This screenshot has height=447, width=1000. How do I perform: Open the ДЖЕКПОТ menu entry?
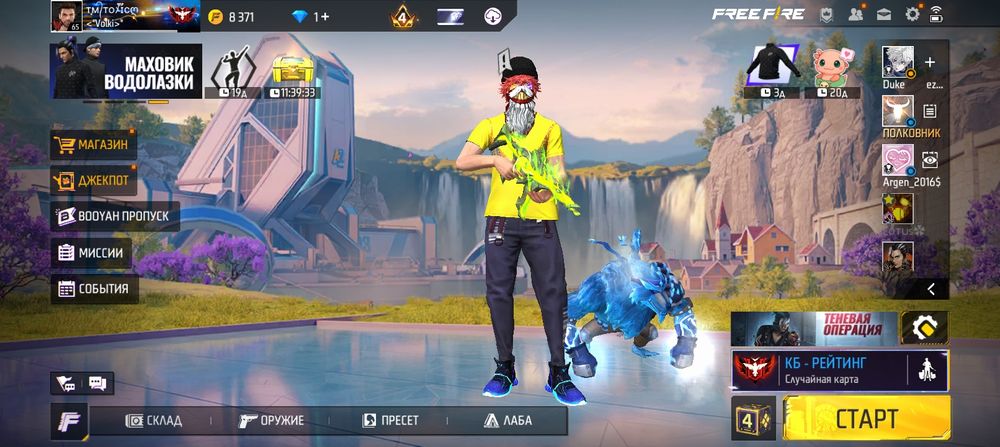pos(94,181)
